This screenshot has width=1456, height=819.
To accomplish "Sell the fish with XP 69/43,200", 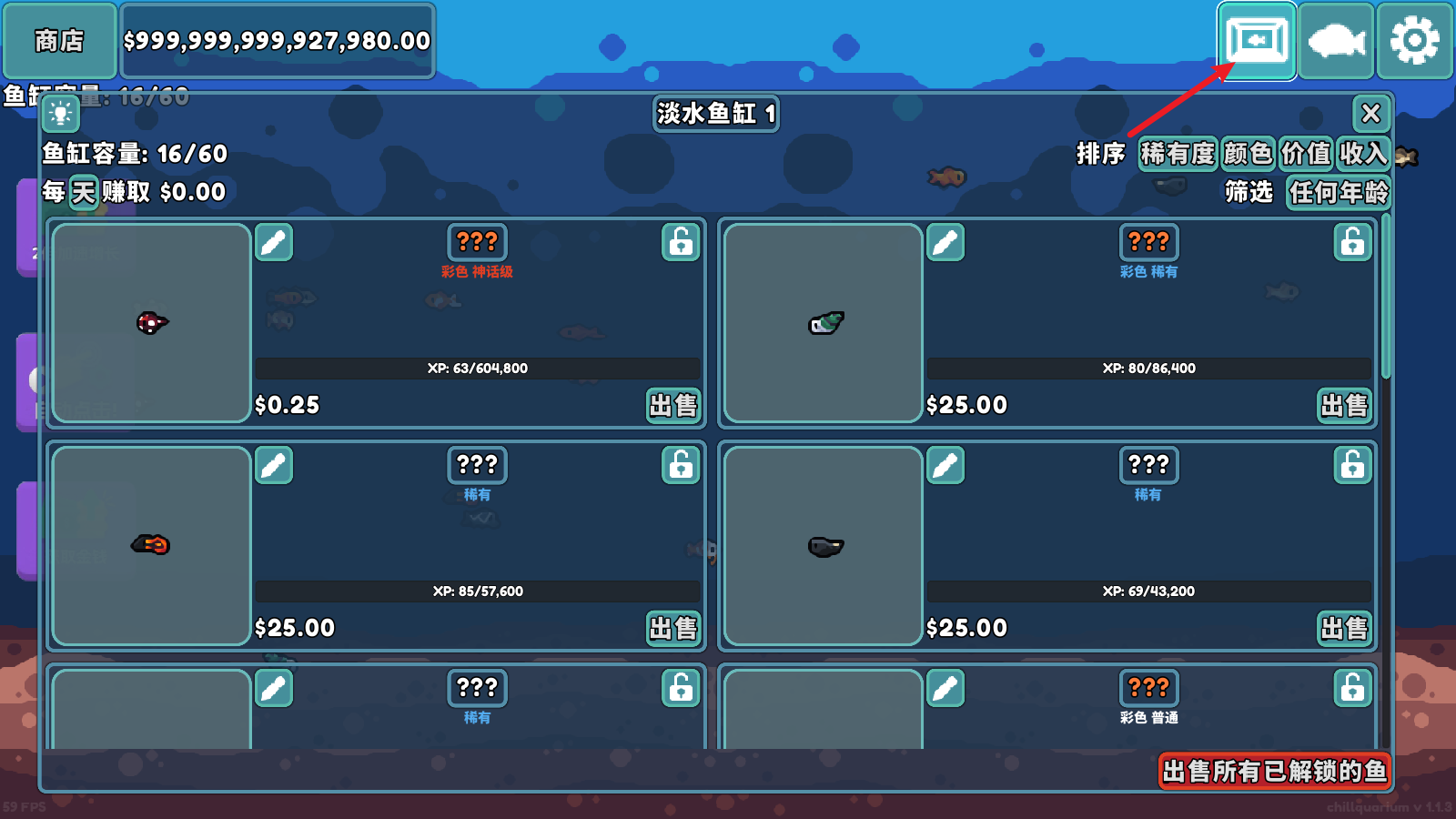I will click(1345, 628).
